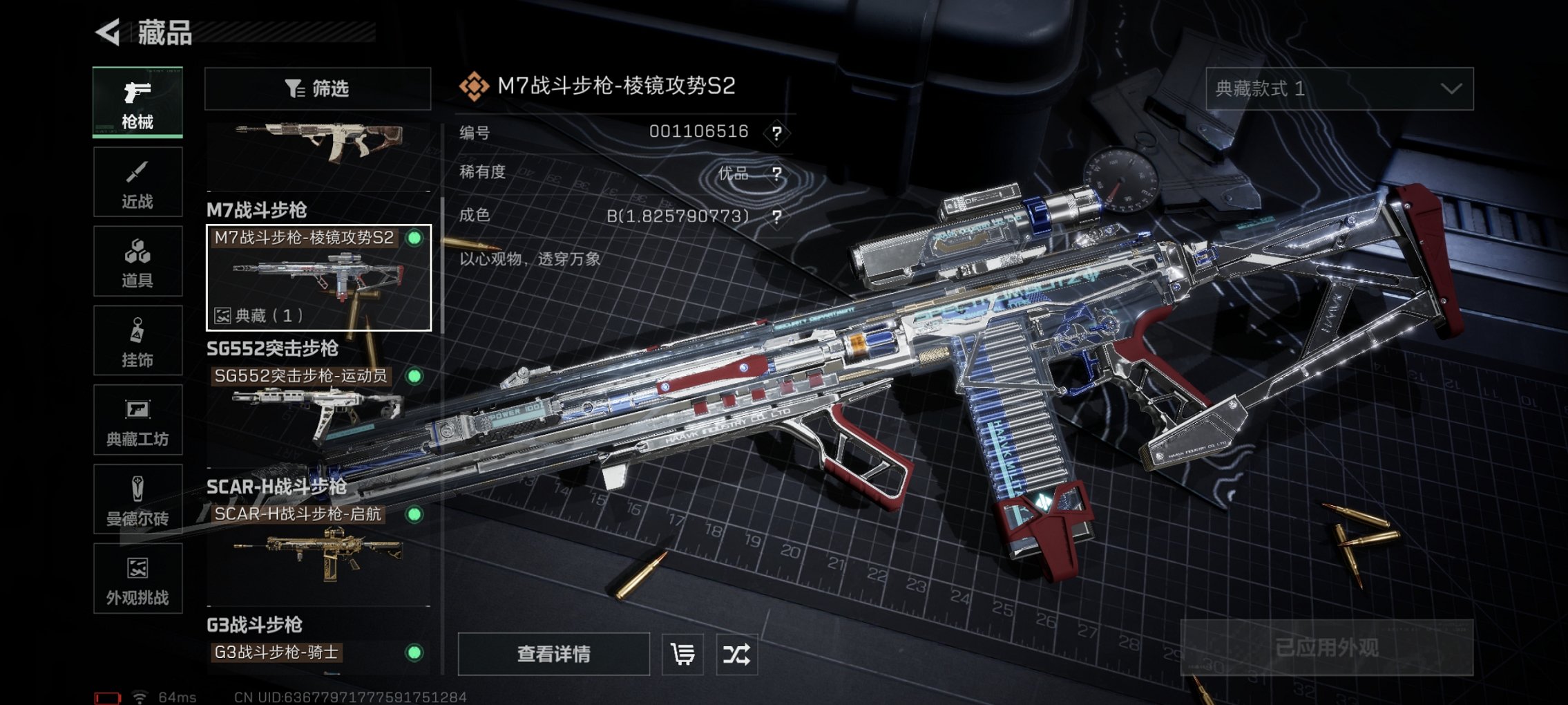Go back using the arrow beside 藏品
This screenshot has height=705, width=1568.
point(108,32)
